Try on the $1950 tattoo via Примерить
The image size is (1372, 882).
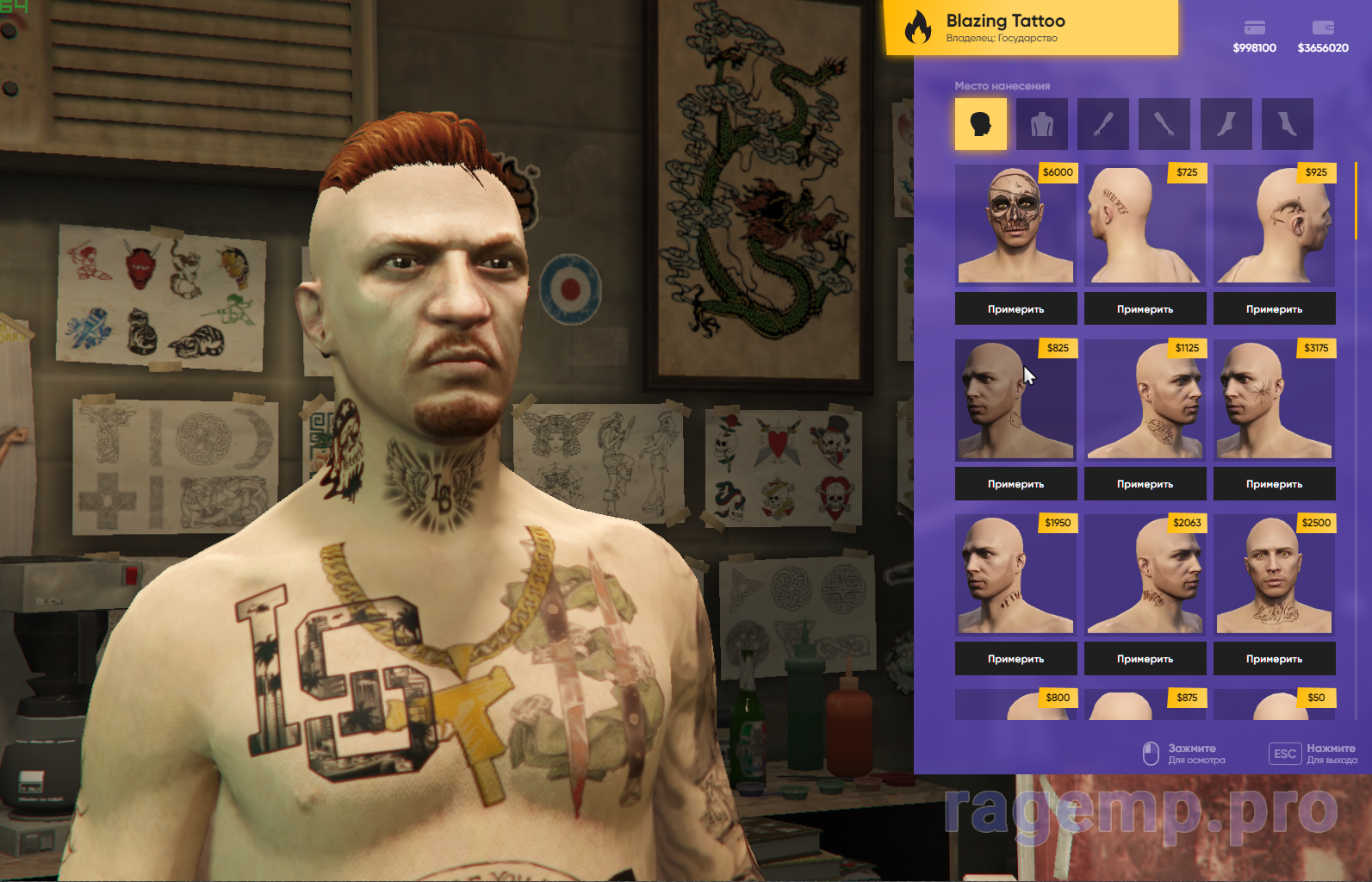1015,659
